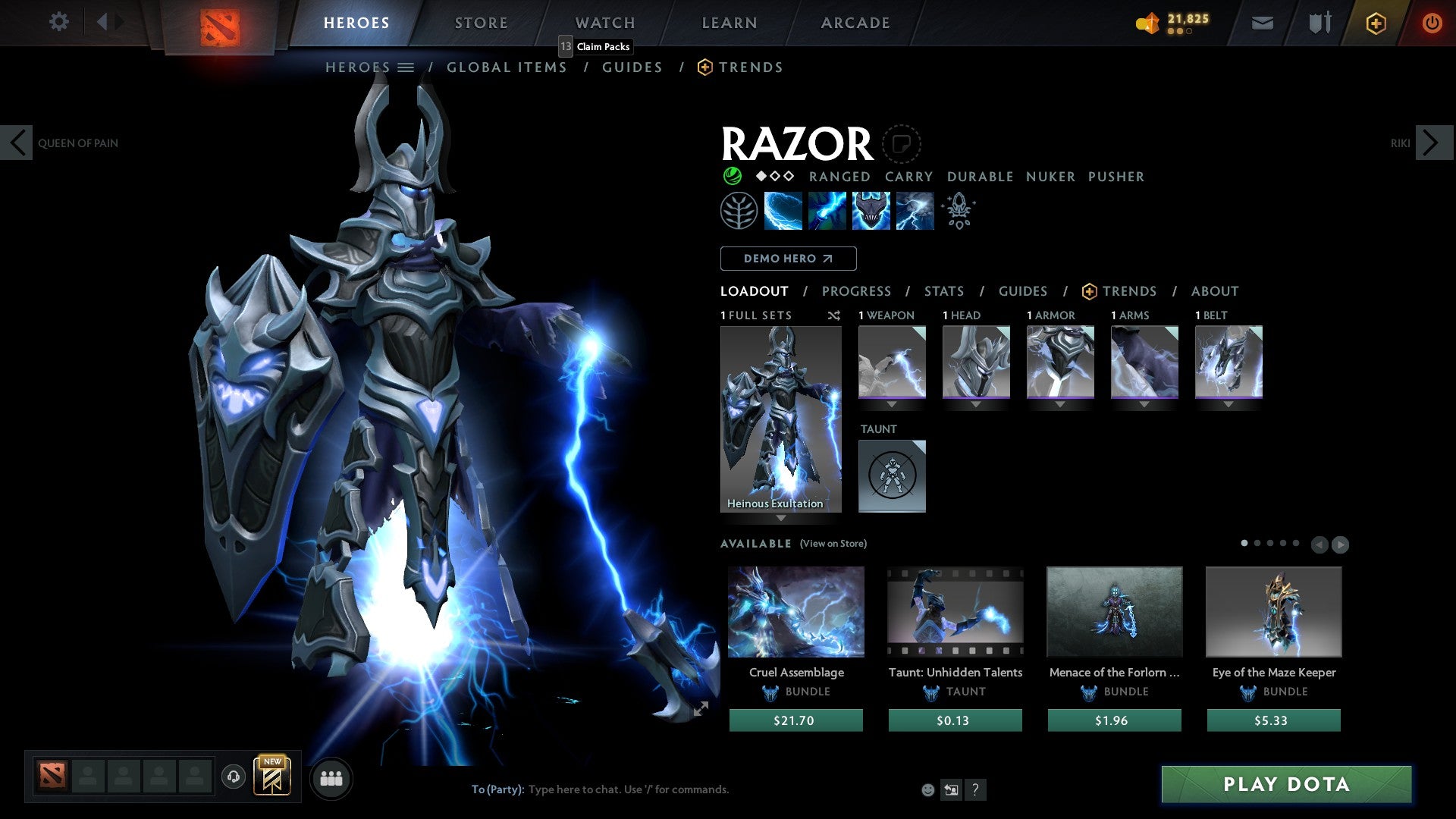Click the shuffle icon next to Full Sets
This screenshot has width=1456, height=819.
834,315
